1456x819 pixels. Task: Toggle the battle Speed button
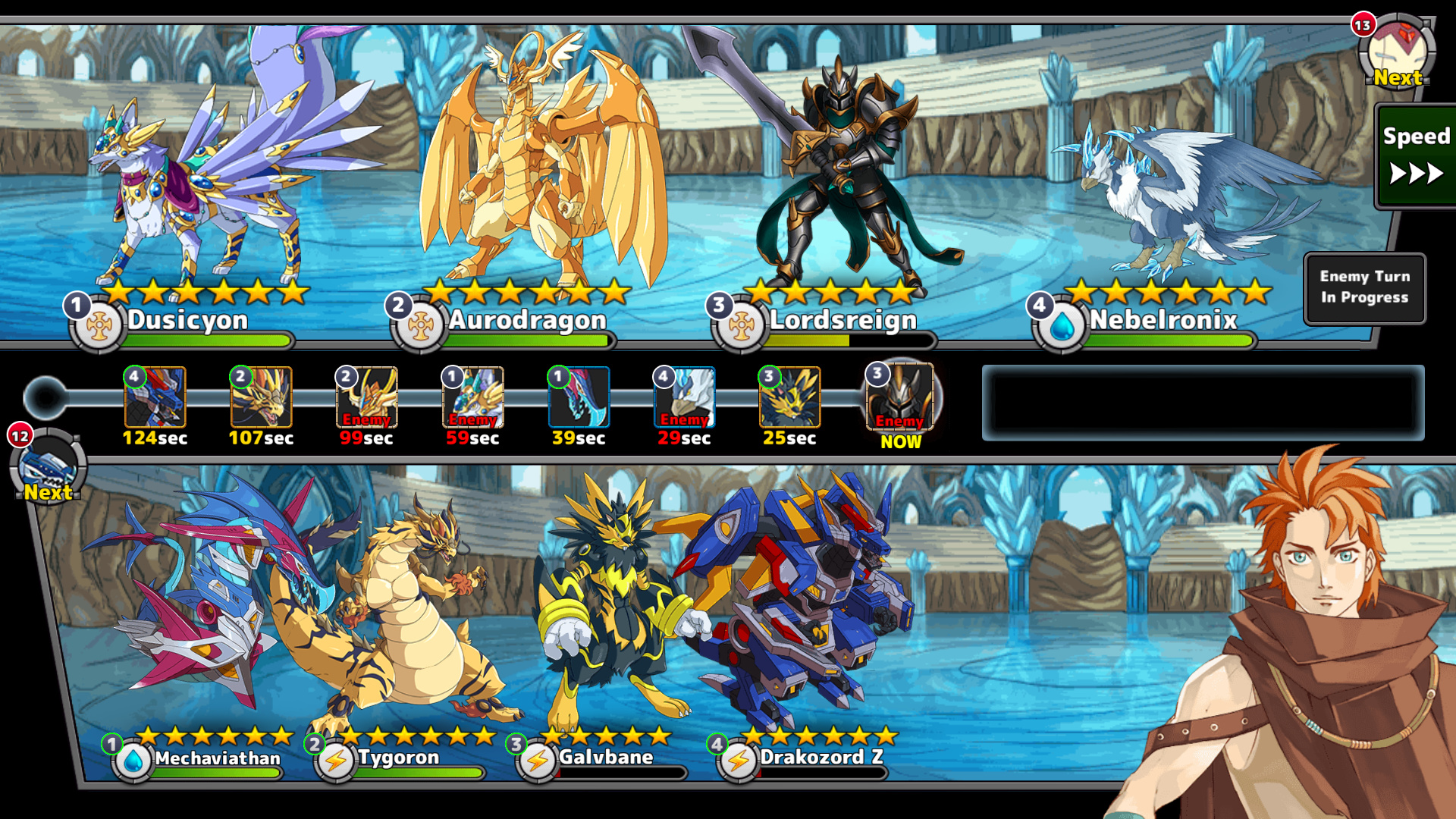point(1415,156)
